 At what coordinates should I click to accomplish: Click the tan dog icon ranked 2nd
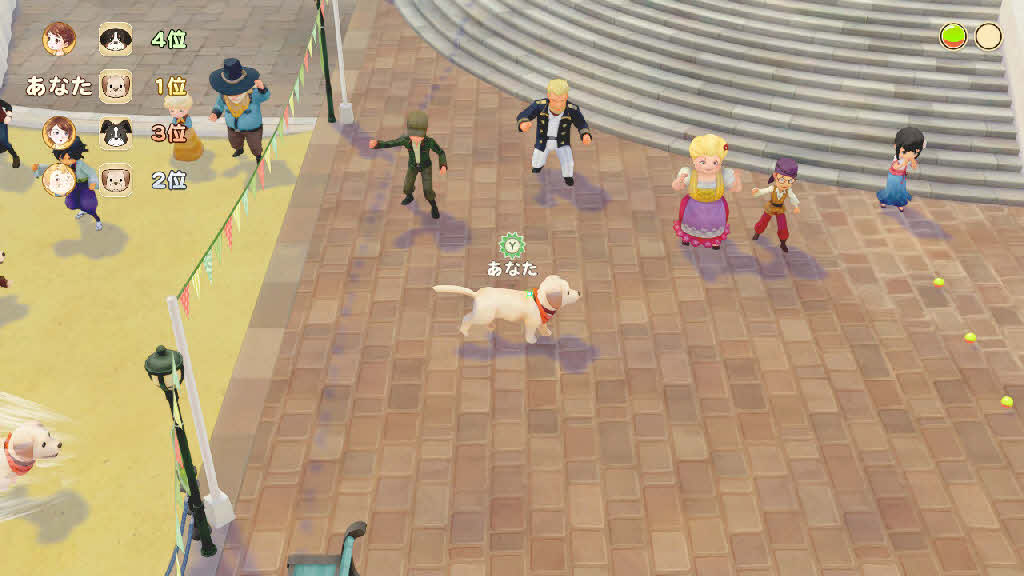tap(115, 179)
